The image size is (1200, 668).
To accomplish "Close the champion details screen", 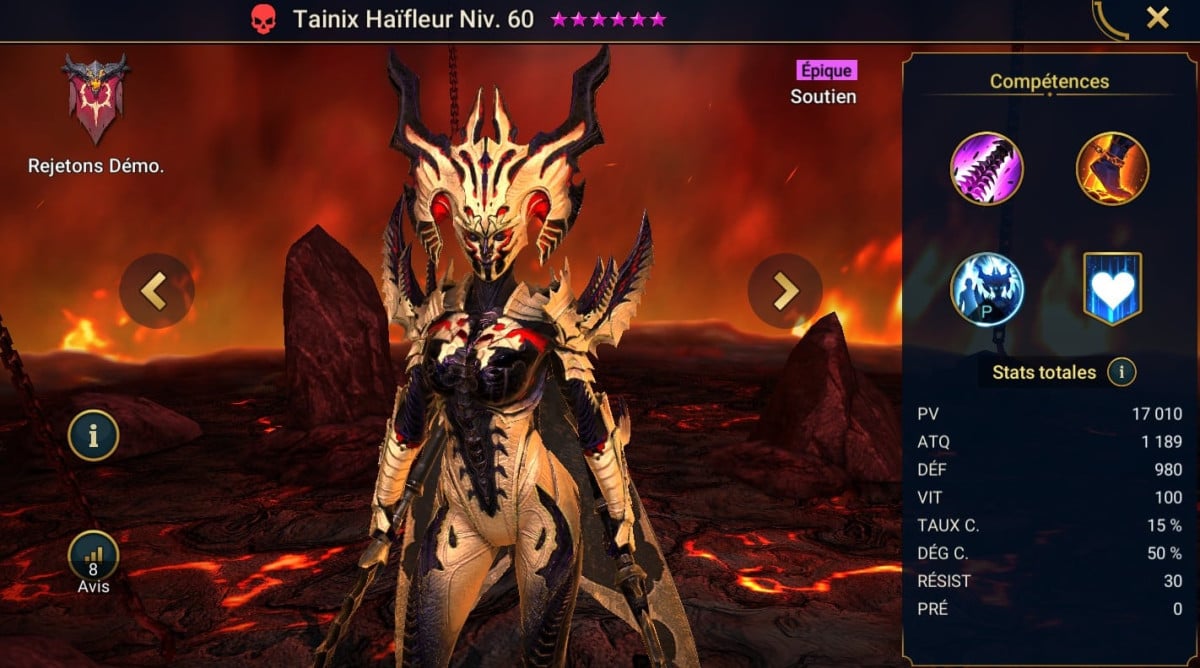I will 1157,18.
